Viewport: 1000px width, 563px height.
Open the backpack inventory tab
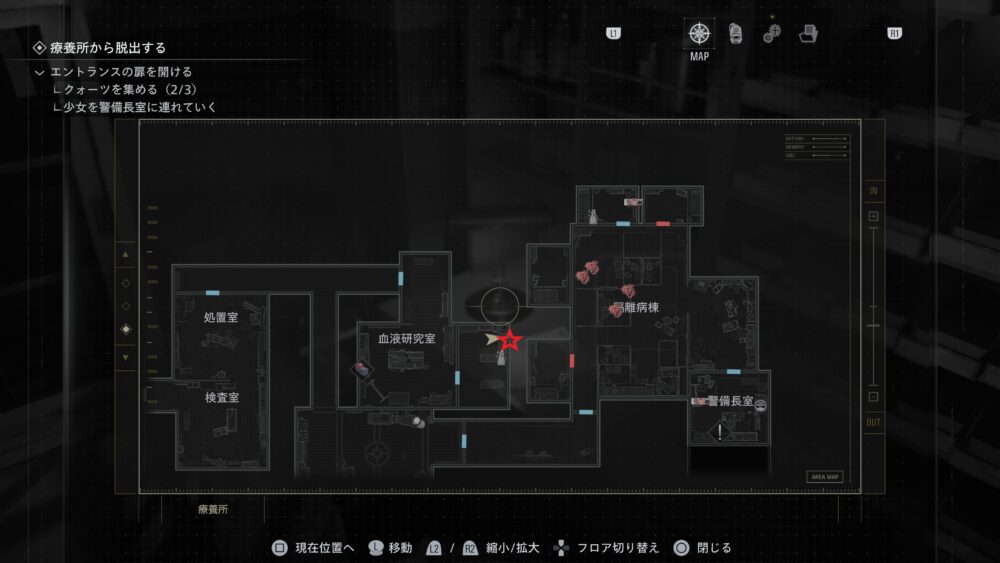click(x=736, y=33)
